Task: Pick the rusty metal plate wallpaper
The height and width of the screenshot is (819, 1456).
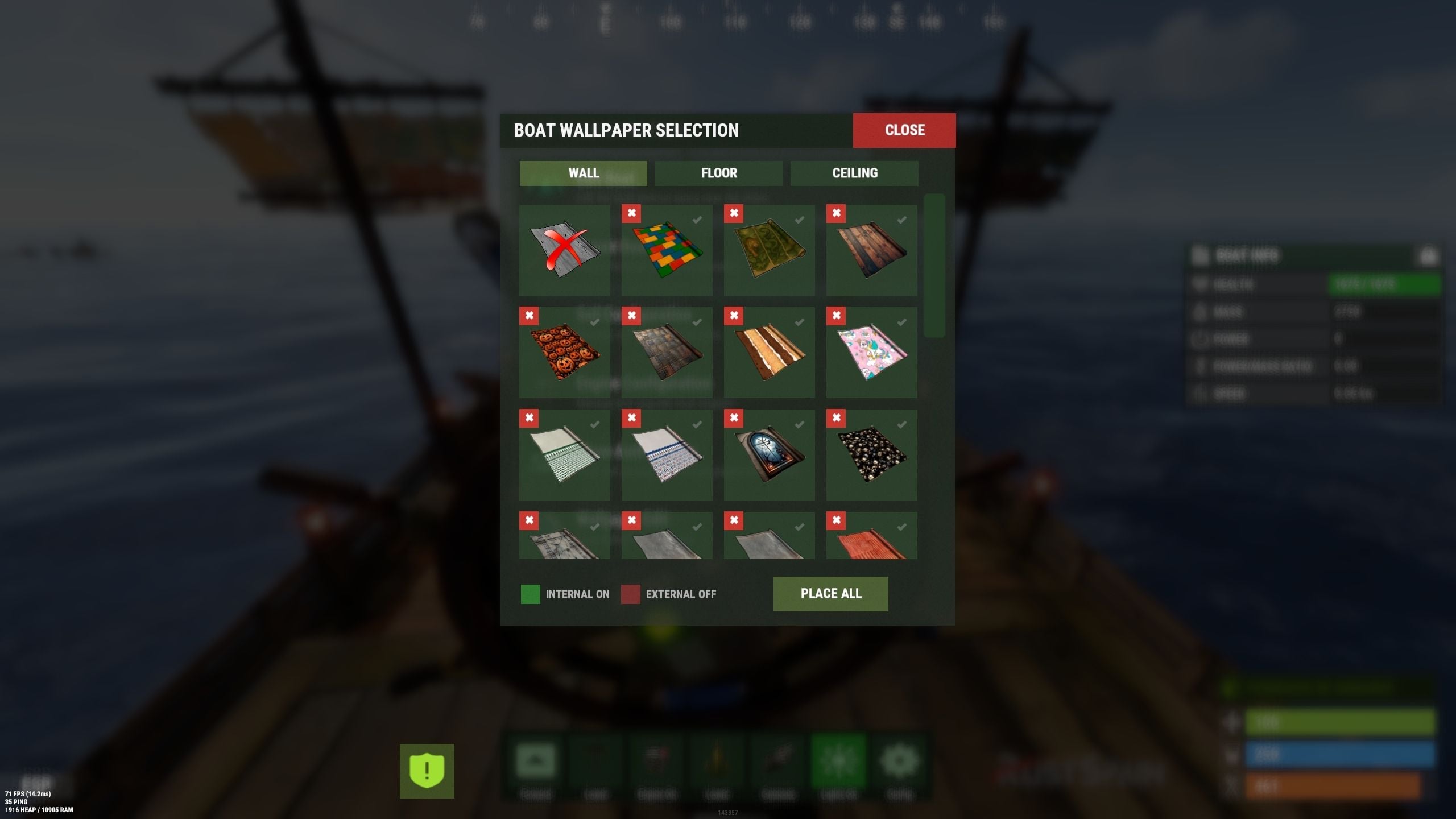Action: point(667,353)
